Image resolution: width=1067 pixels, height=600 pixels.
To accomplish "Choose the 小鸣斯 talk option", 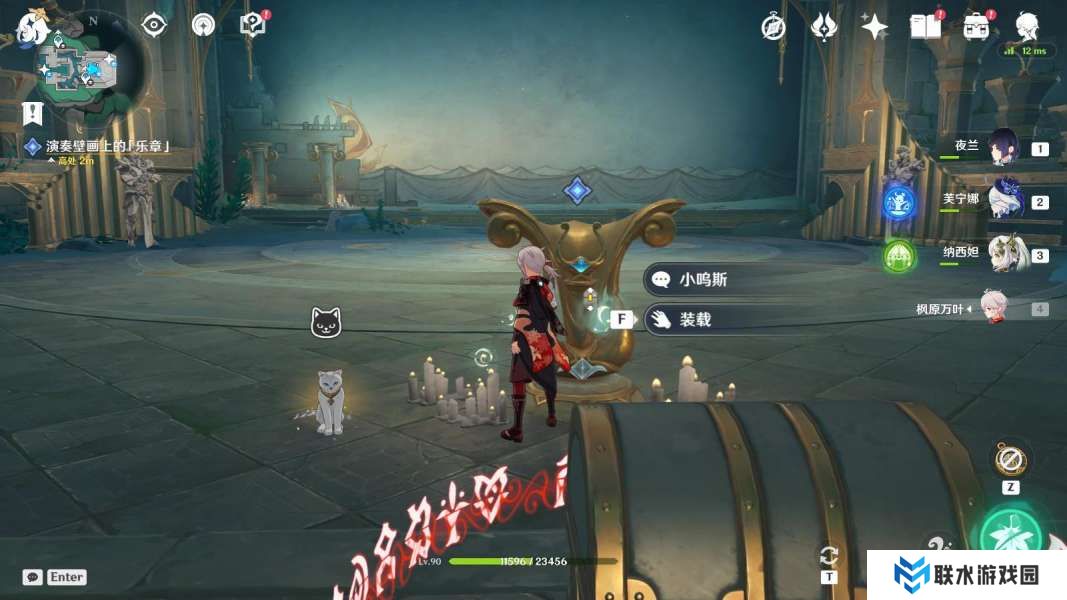I will click(704, 280).
